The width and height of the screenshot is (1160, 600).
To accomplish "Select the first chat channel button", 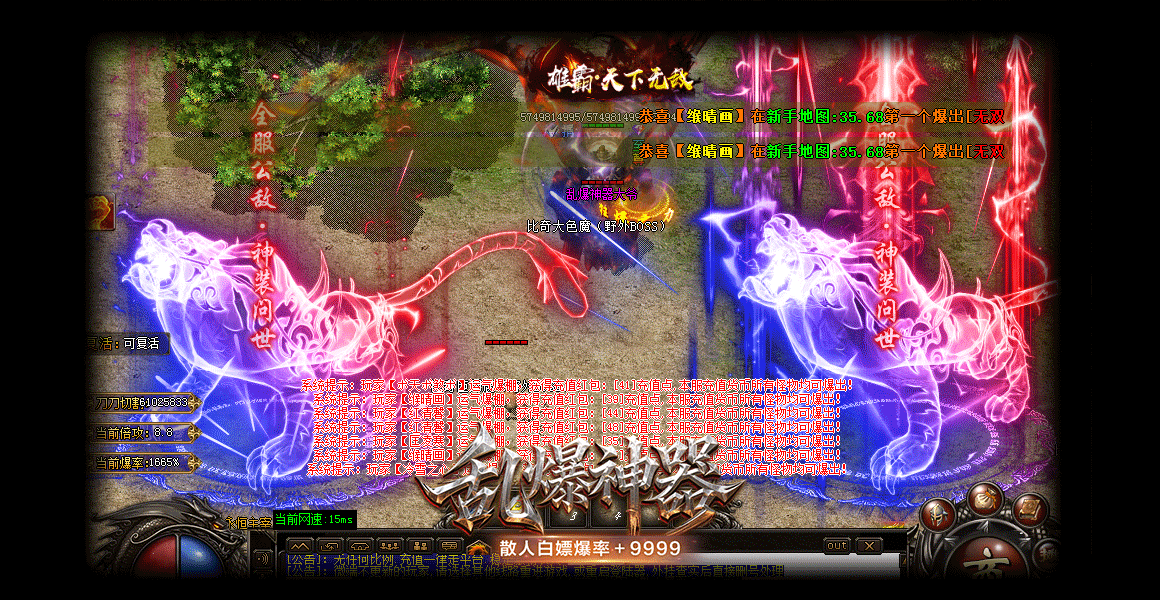I will (x=299, y=546).
